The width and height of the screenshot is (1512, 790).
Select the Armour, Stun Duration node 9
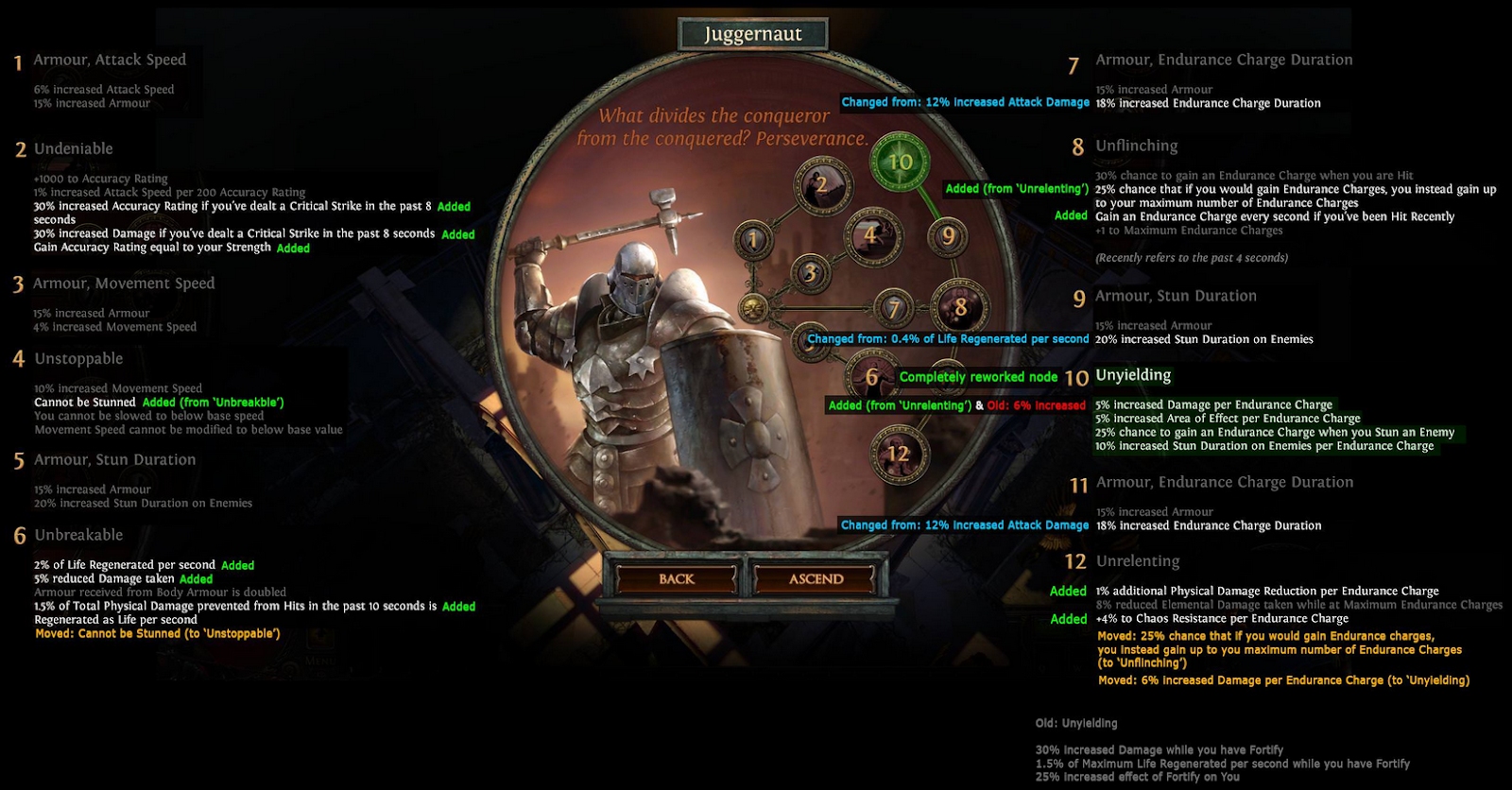click(x=947, y=236)
